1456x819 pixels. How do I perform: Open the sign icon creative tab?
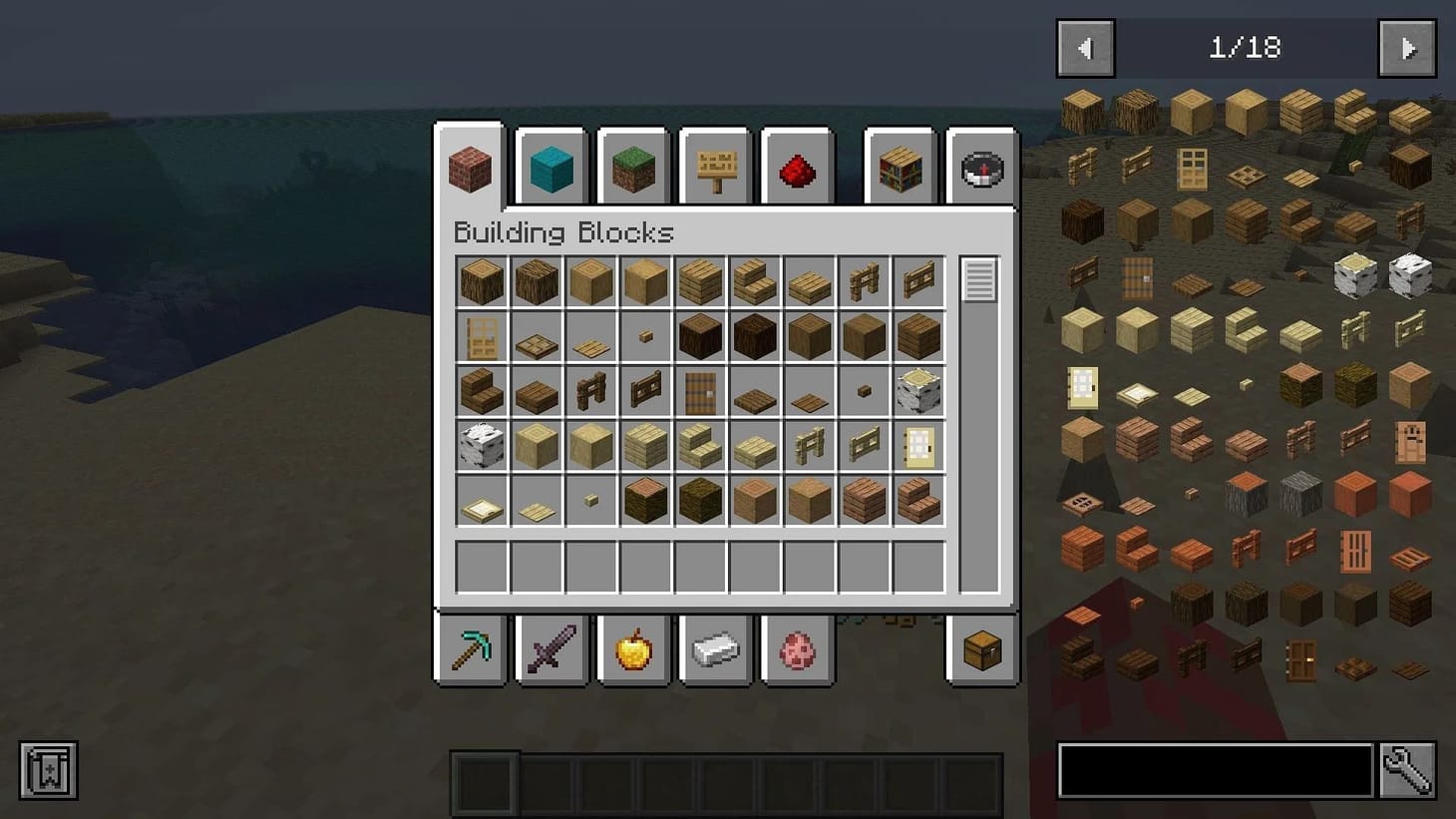point(714,168)
